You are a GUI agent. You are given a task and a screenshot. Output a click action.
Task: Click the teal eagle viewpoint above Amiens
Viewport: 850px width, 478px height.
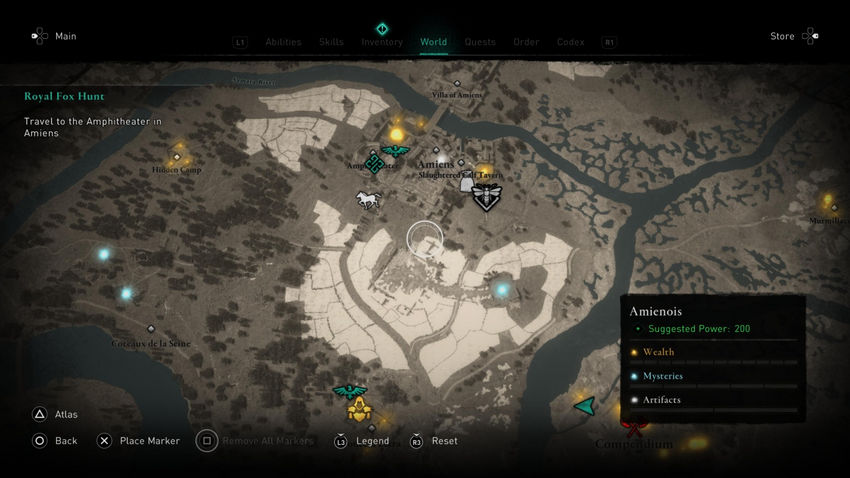[x=396, y=151]
